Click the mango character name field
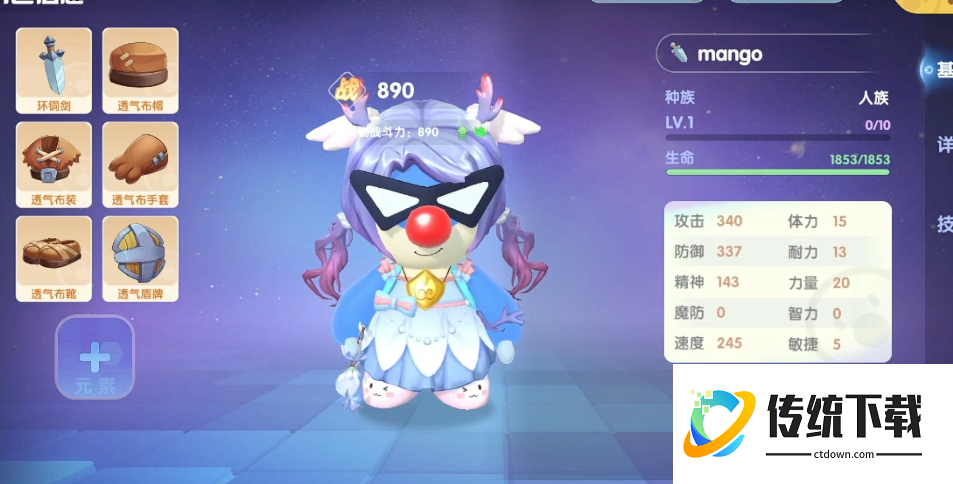This screenshot has width=953, height=484. coord(771,54)
